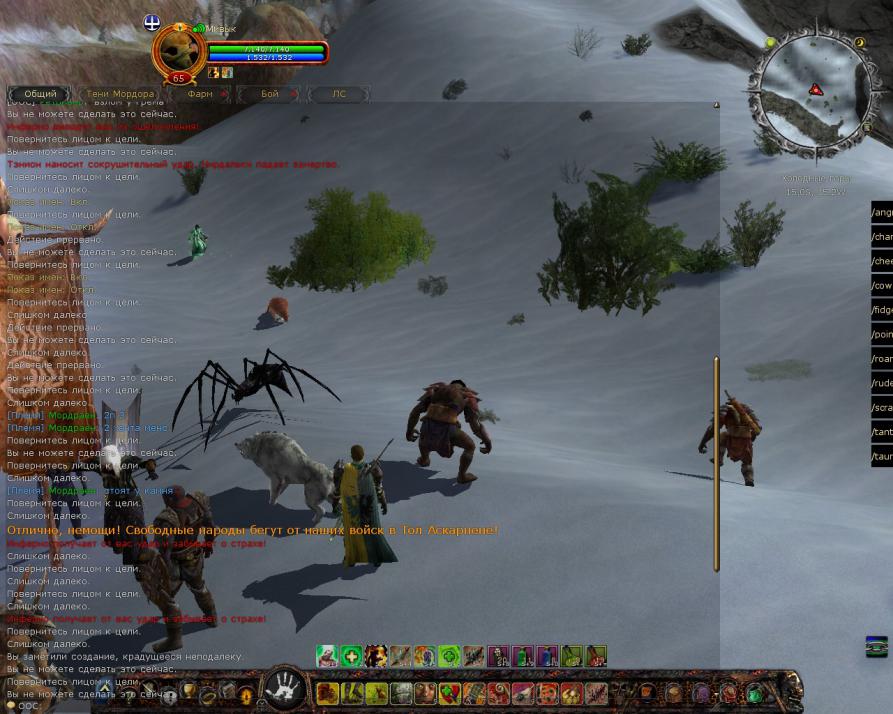The image size is (893, 714).
Task: Open the Тени Мордора chat tab
Action: pos(120,94)
